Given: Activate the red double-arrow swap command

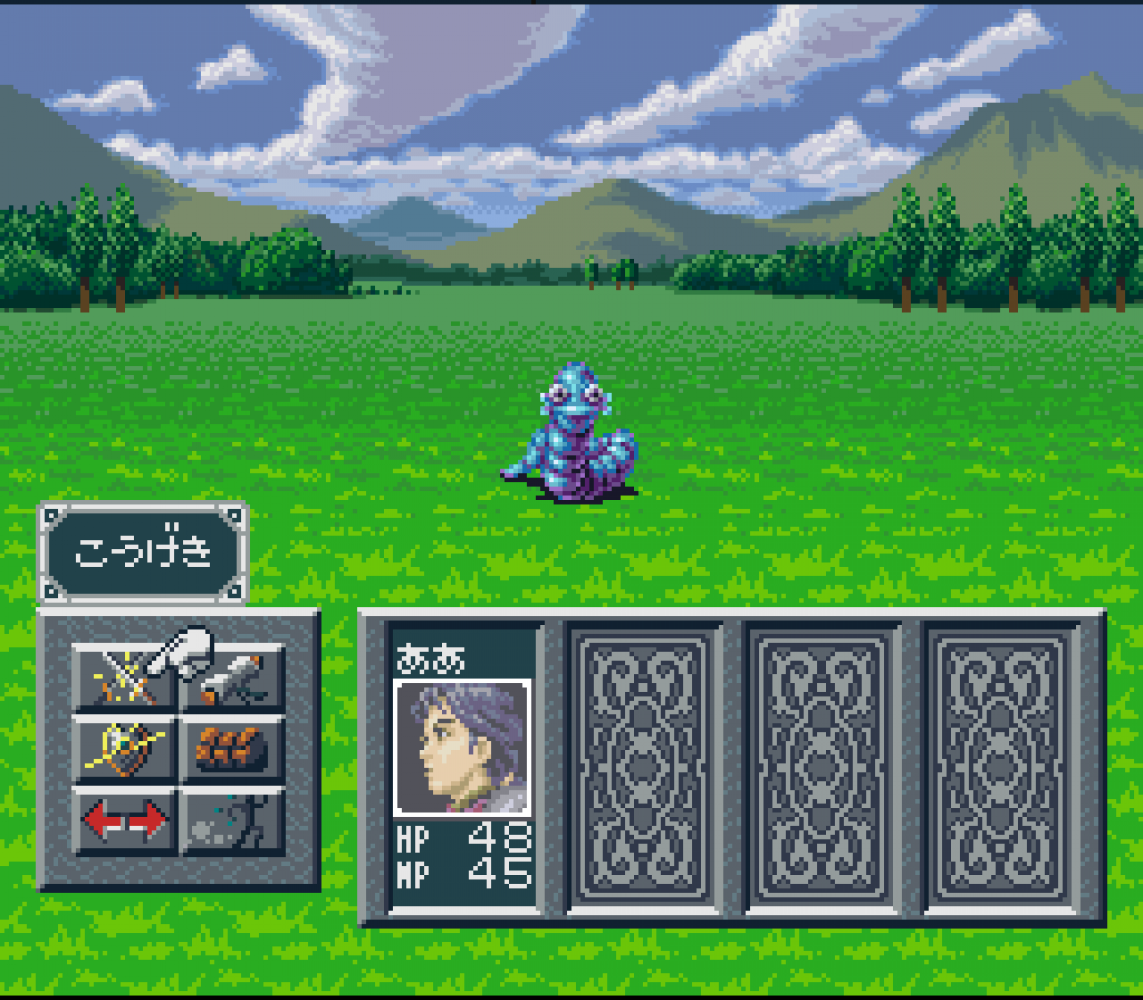Looking at the screenshot, I should (x=125, y=820).
